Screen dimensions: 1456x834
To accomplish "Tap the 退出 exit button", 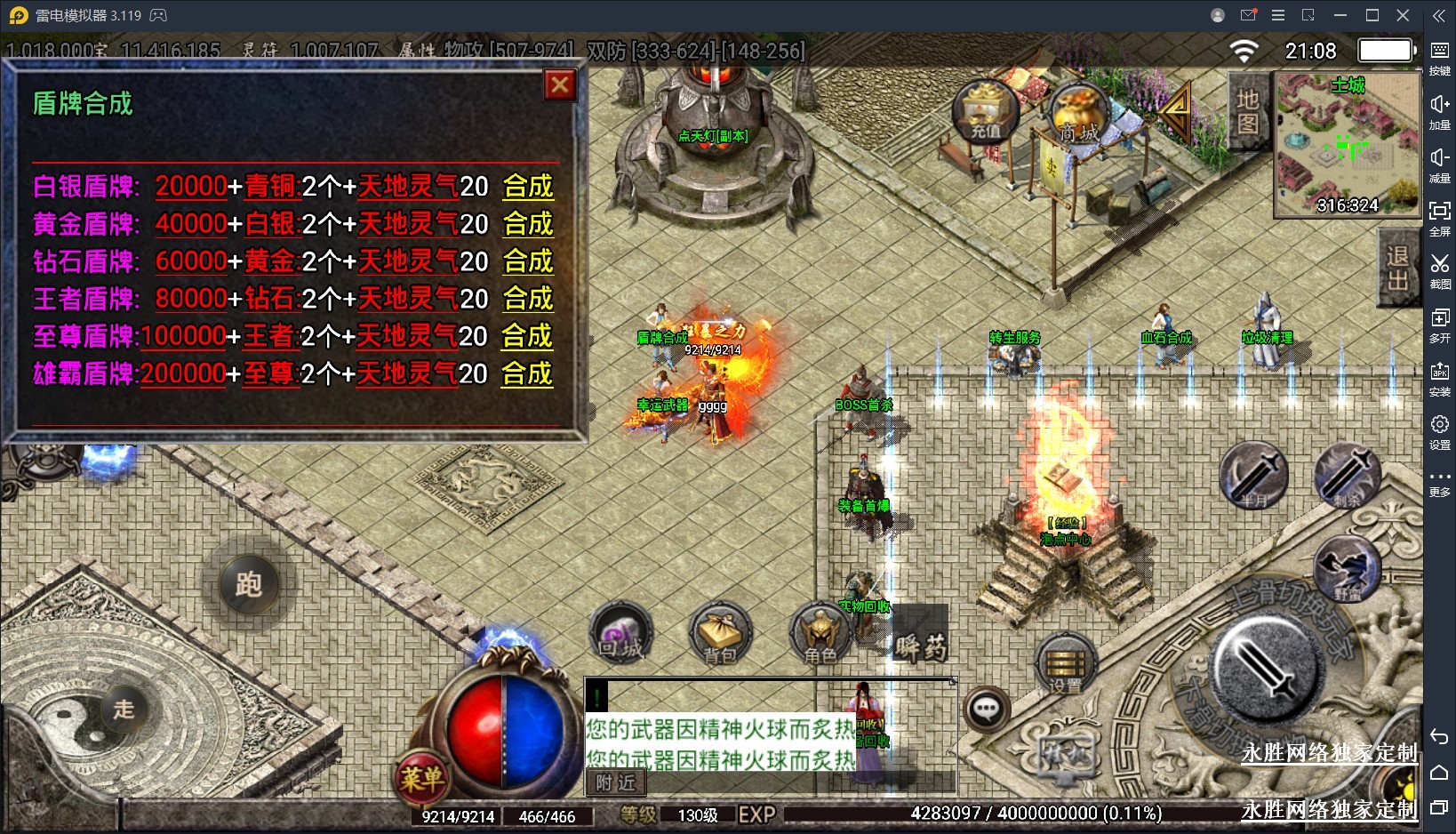I will (1397, 268).
